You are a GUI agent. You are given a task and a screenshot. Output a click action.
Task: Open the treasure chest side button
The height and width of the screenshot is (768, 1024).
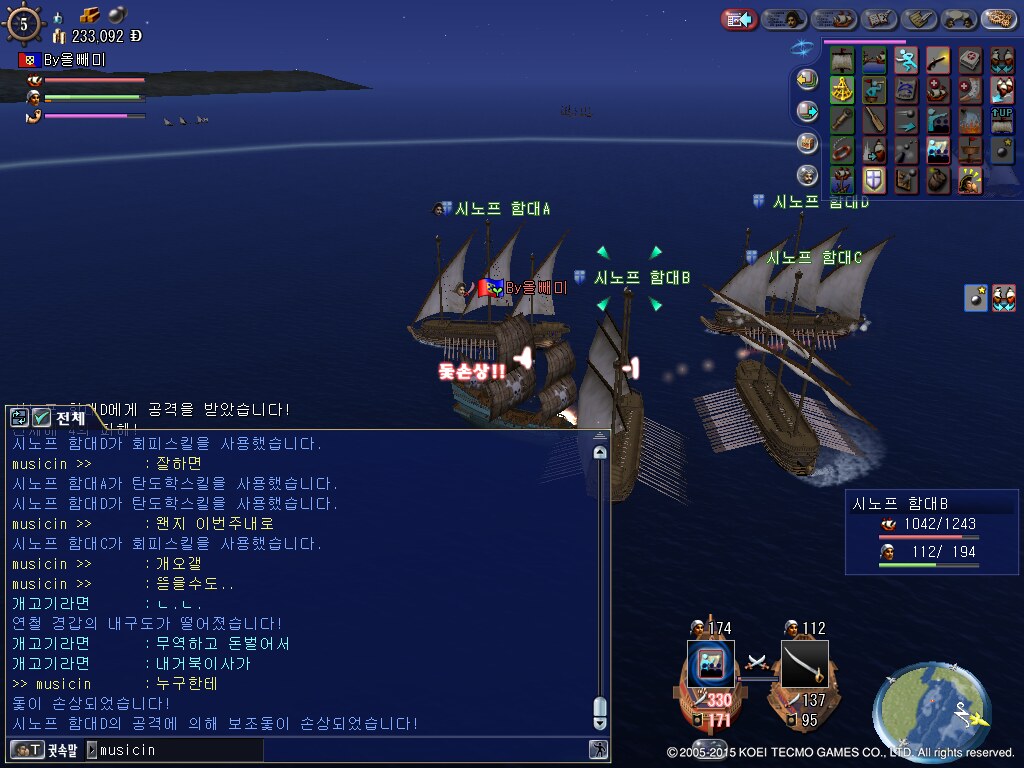(807, 142)
